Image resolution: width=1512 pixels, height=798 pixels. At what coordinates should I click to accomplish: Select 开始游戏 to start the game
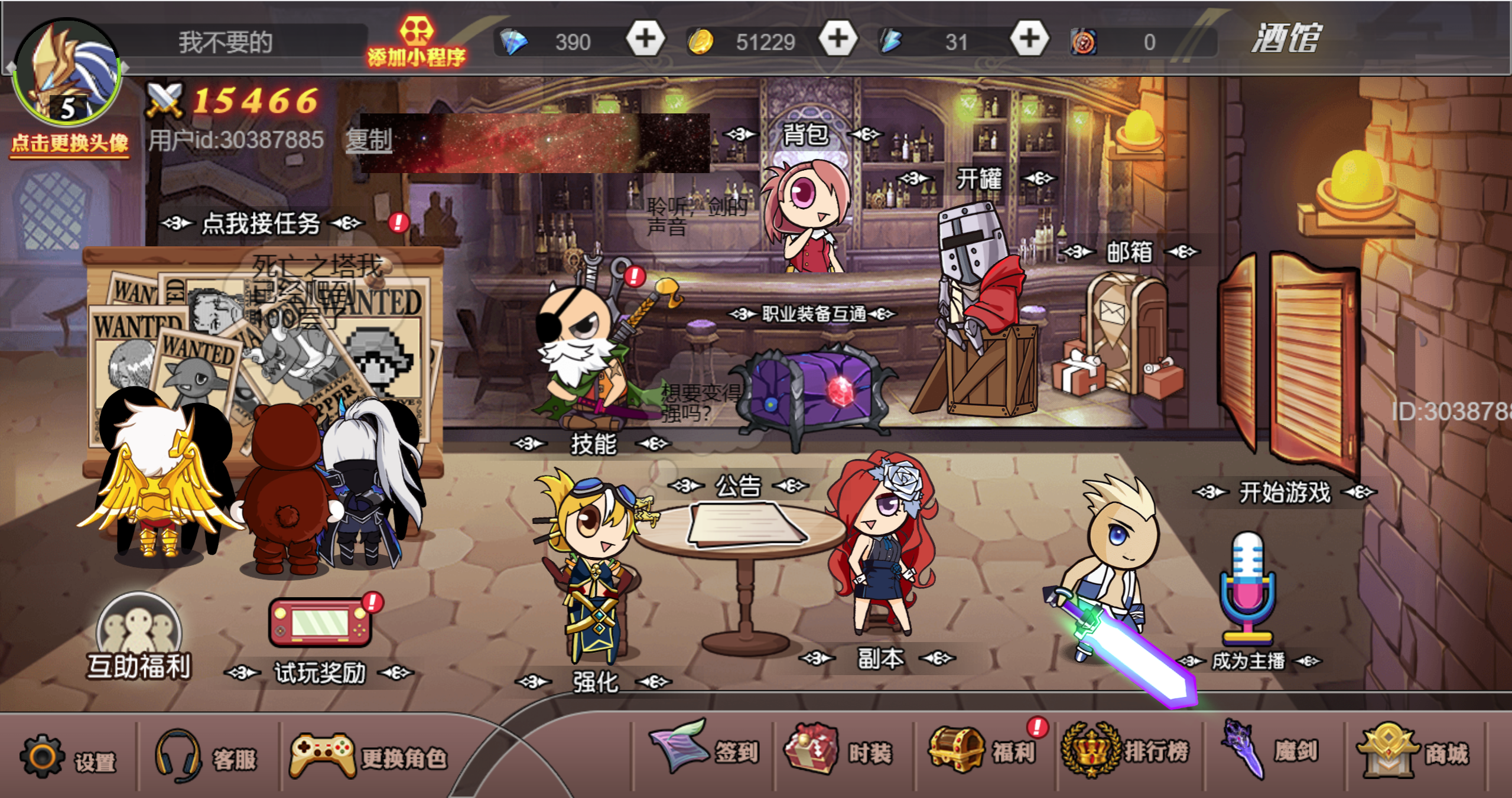point(1285,492)
